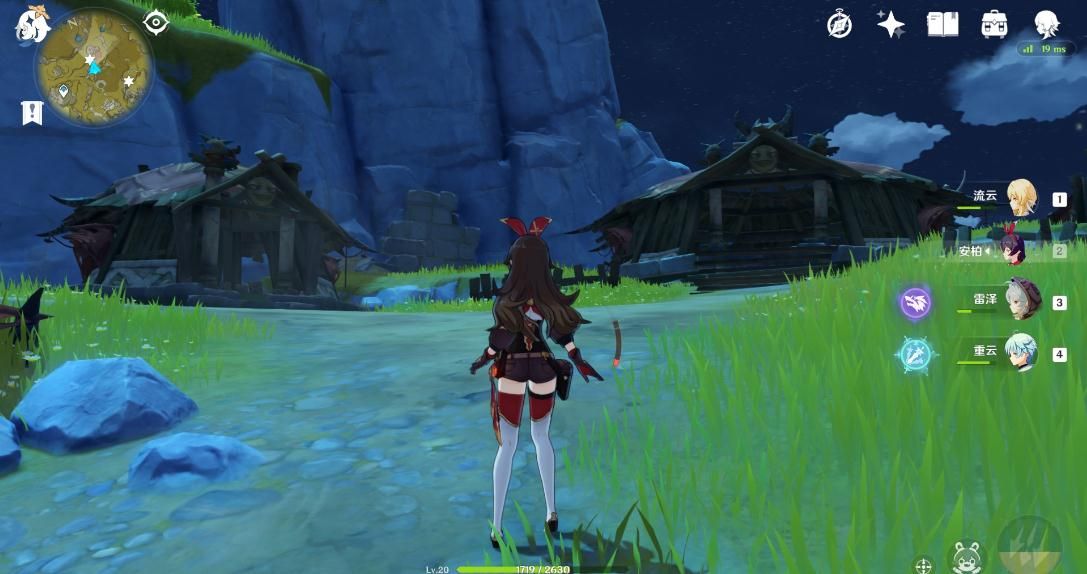Screen dimensions: 1087x574
Task: Open the compass events icon
Action: tap(839, 25)
